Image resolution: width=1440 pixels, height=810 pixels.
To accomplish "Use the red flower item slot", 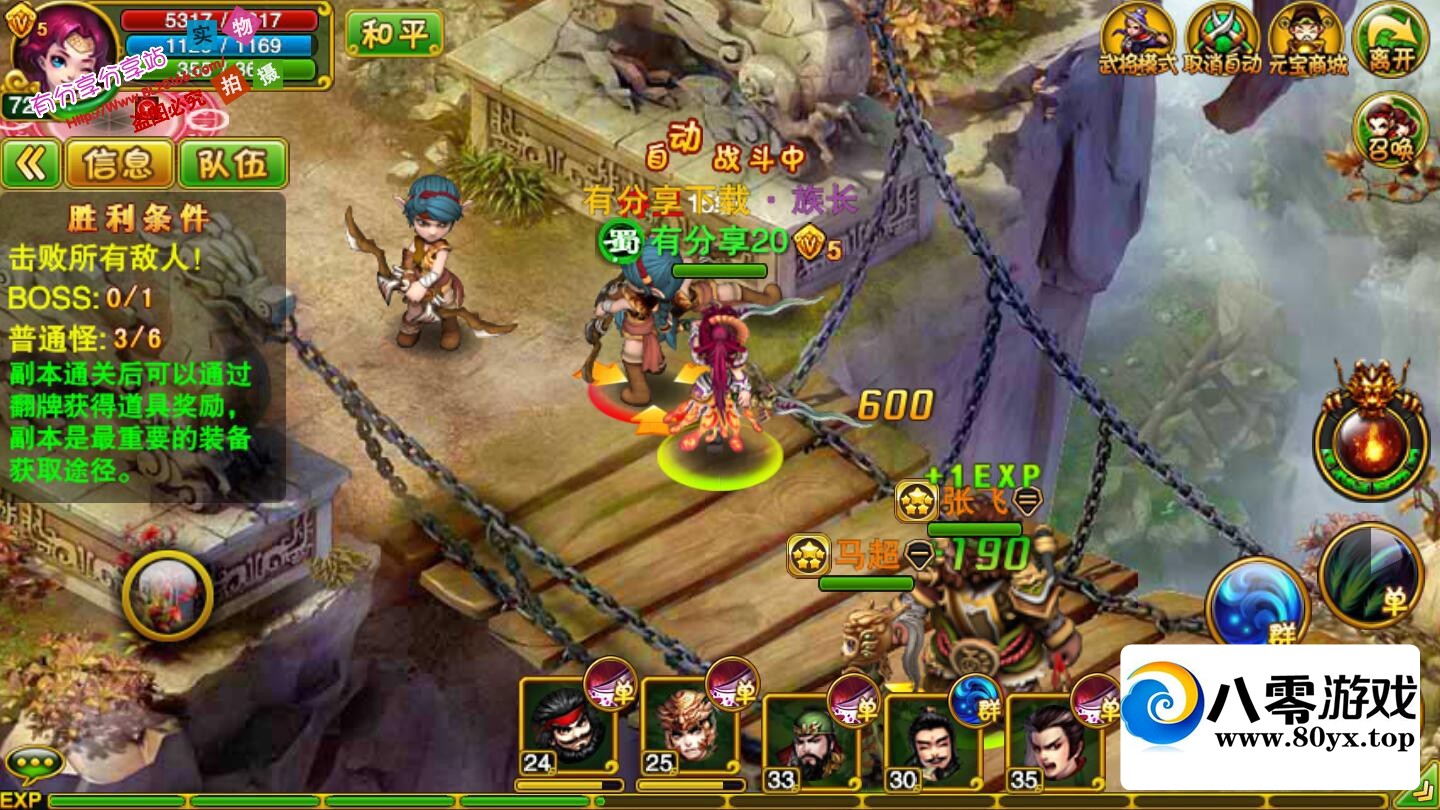I will (x=167, y=595).
